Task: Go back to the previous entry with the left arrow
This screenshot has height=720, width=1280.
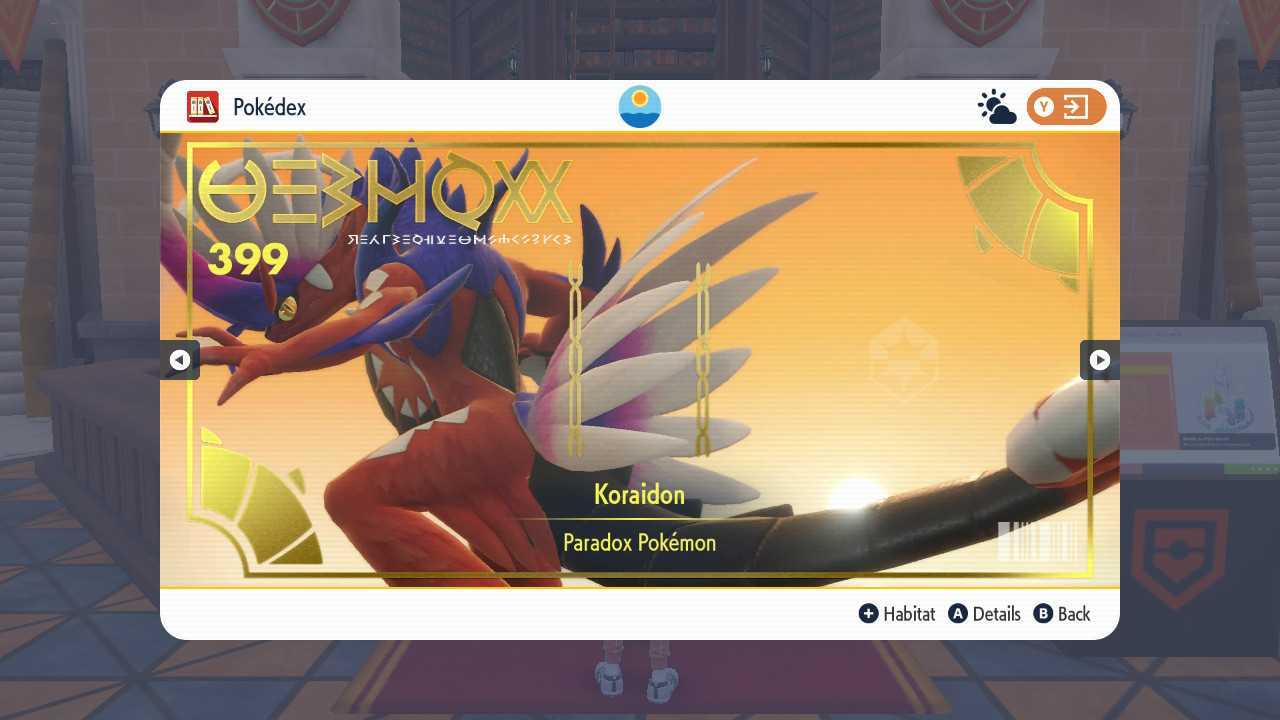Action: (180, 360)
